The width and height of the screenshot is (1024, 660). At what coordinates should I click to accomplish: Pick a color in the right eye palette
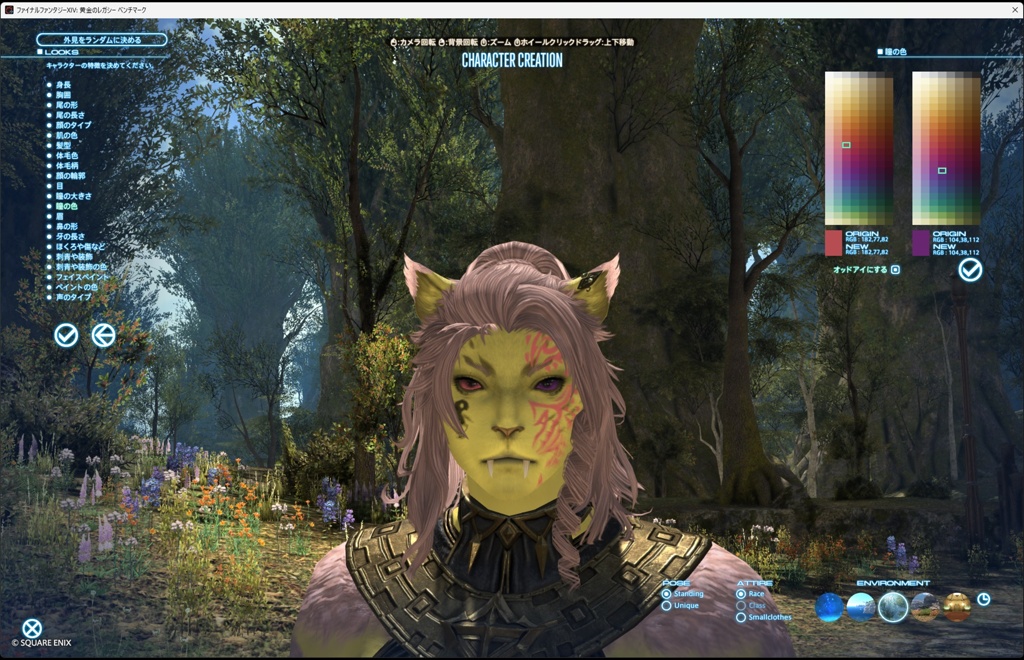[x=946, y=148]
